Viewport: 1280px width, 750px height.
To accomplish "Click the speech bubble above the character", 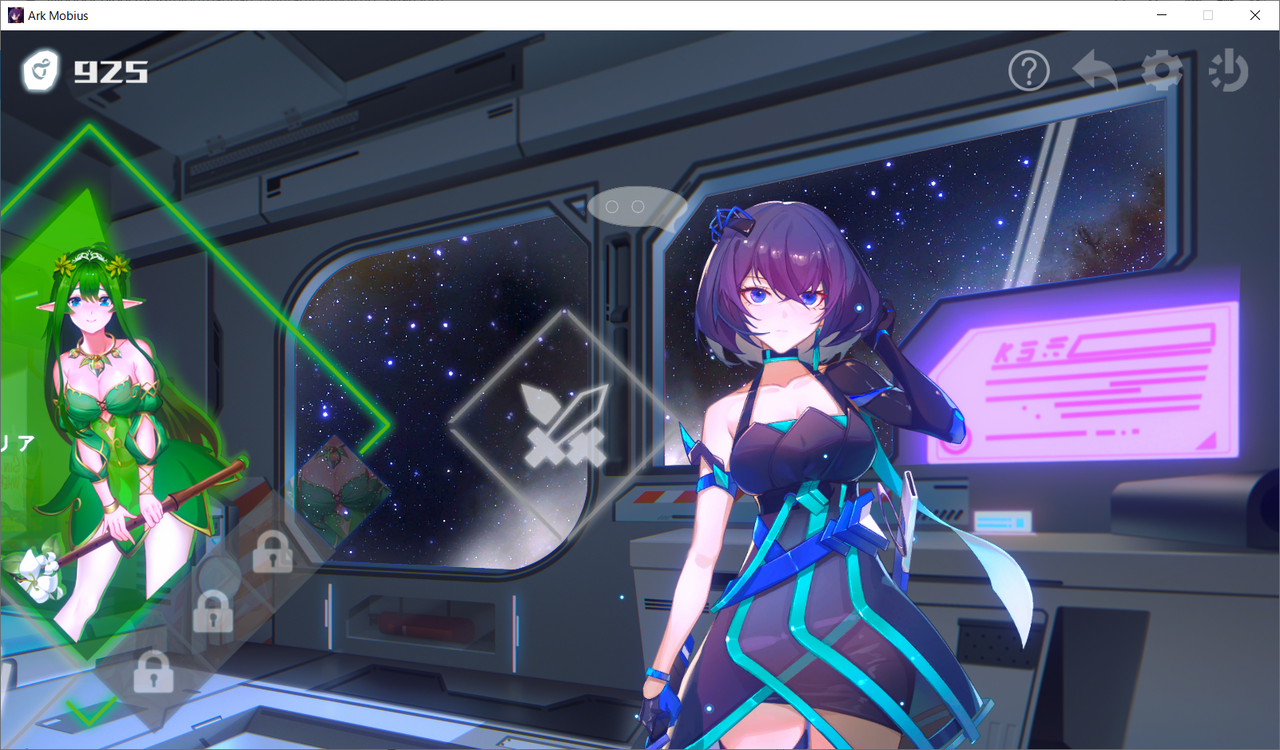I will [637, 208].
